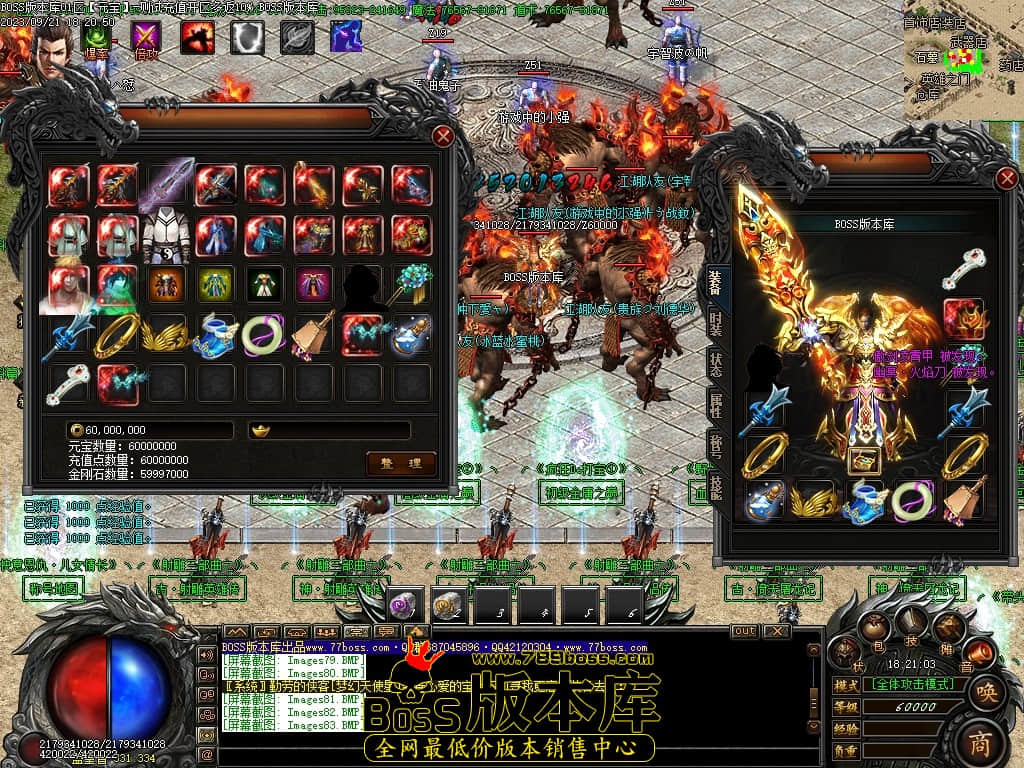The height and width of the screenshot is (768, 1024).
Task: Pick the winged blue boots in bag
Action: coord(215,335)
